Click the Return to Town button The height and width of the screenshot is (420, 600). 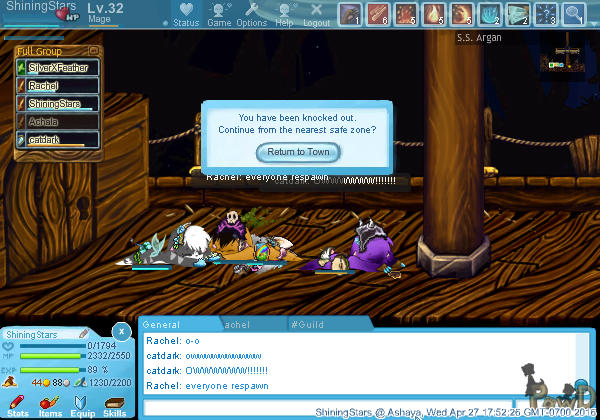298,152
